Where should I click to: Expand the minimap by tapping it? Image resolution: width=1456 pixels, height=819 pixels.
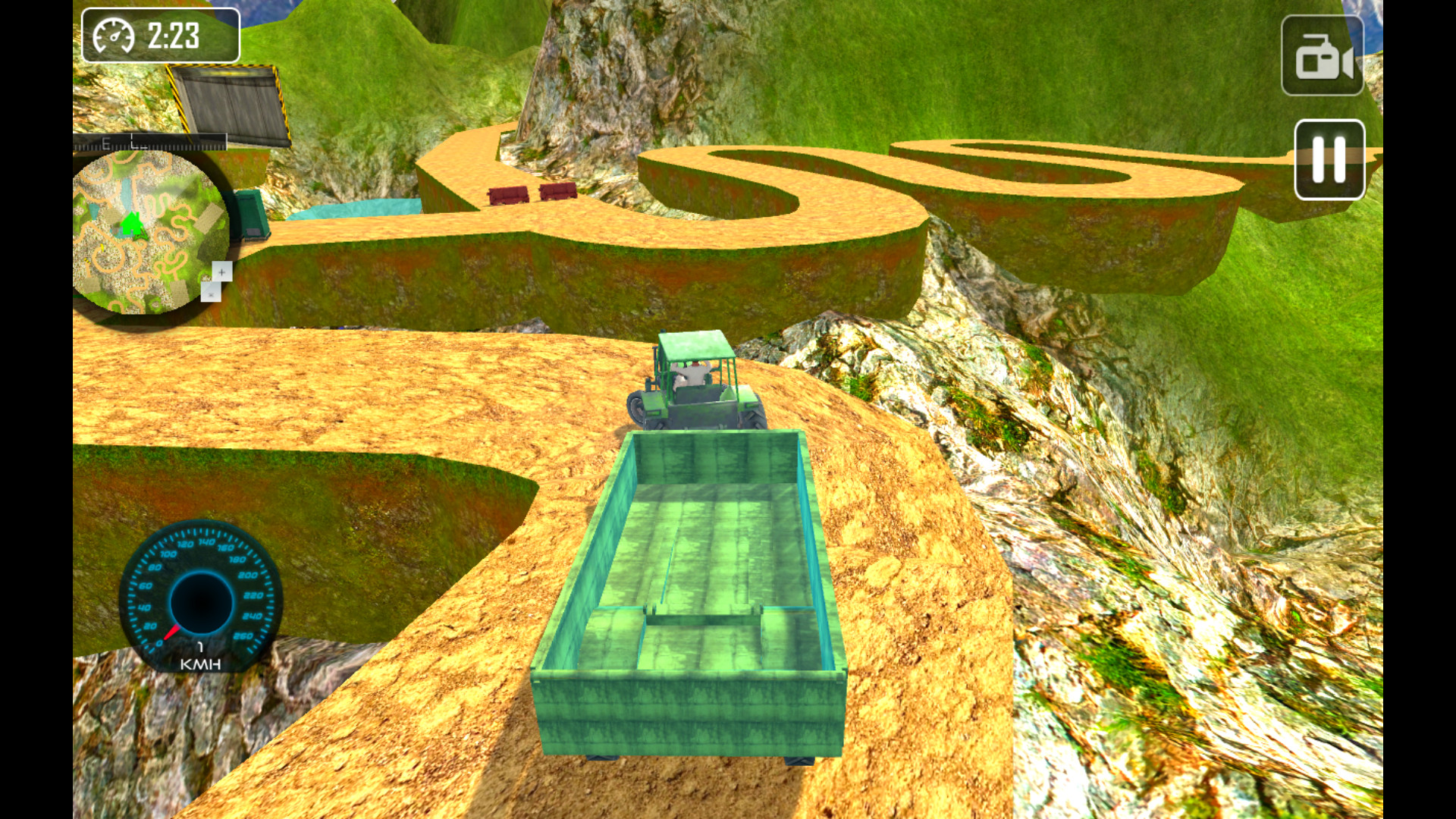click(148, 227)
